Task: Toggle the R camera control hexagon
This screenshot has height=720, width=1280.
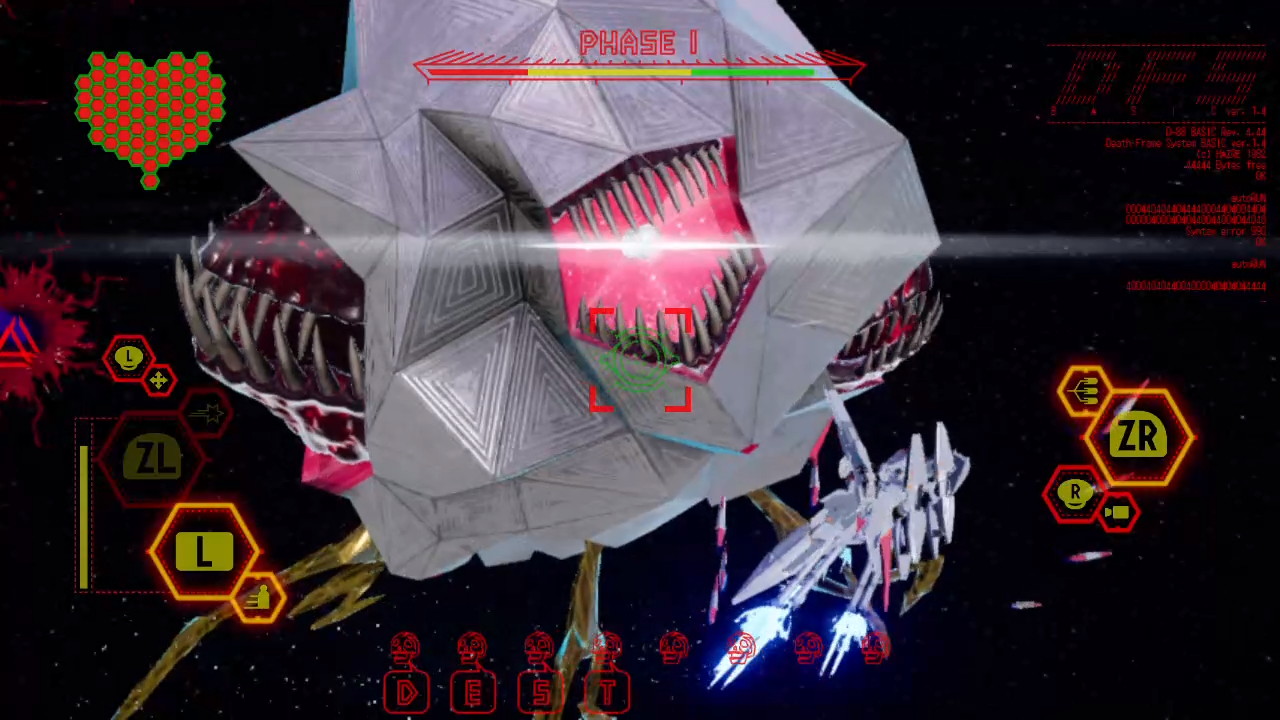Action: [x=1074, y=493]
